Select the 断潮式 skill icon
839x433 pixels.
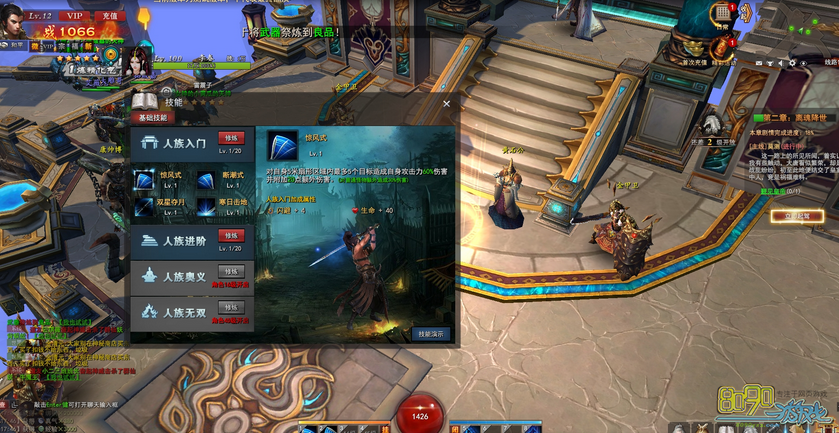[x=206, y=180]
